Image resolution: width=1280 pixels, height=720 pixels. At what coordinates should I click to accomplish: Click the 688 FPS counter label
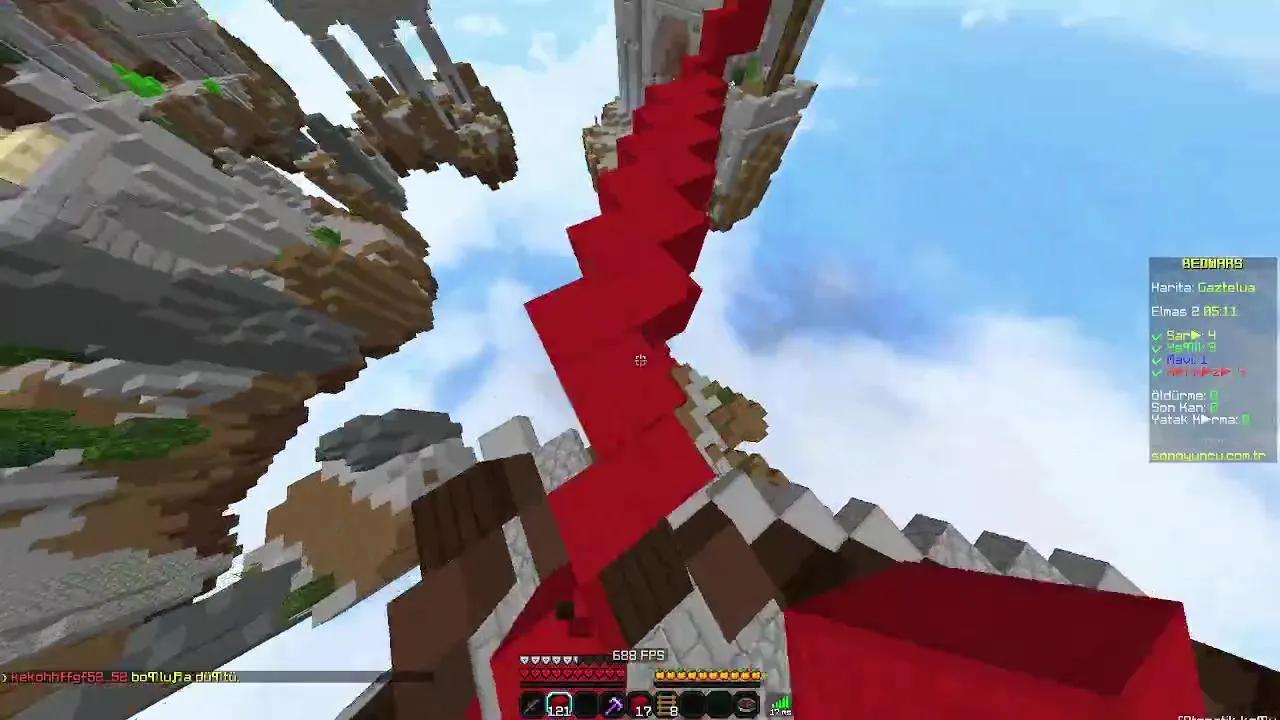[x=638, y=655]
